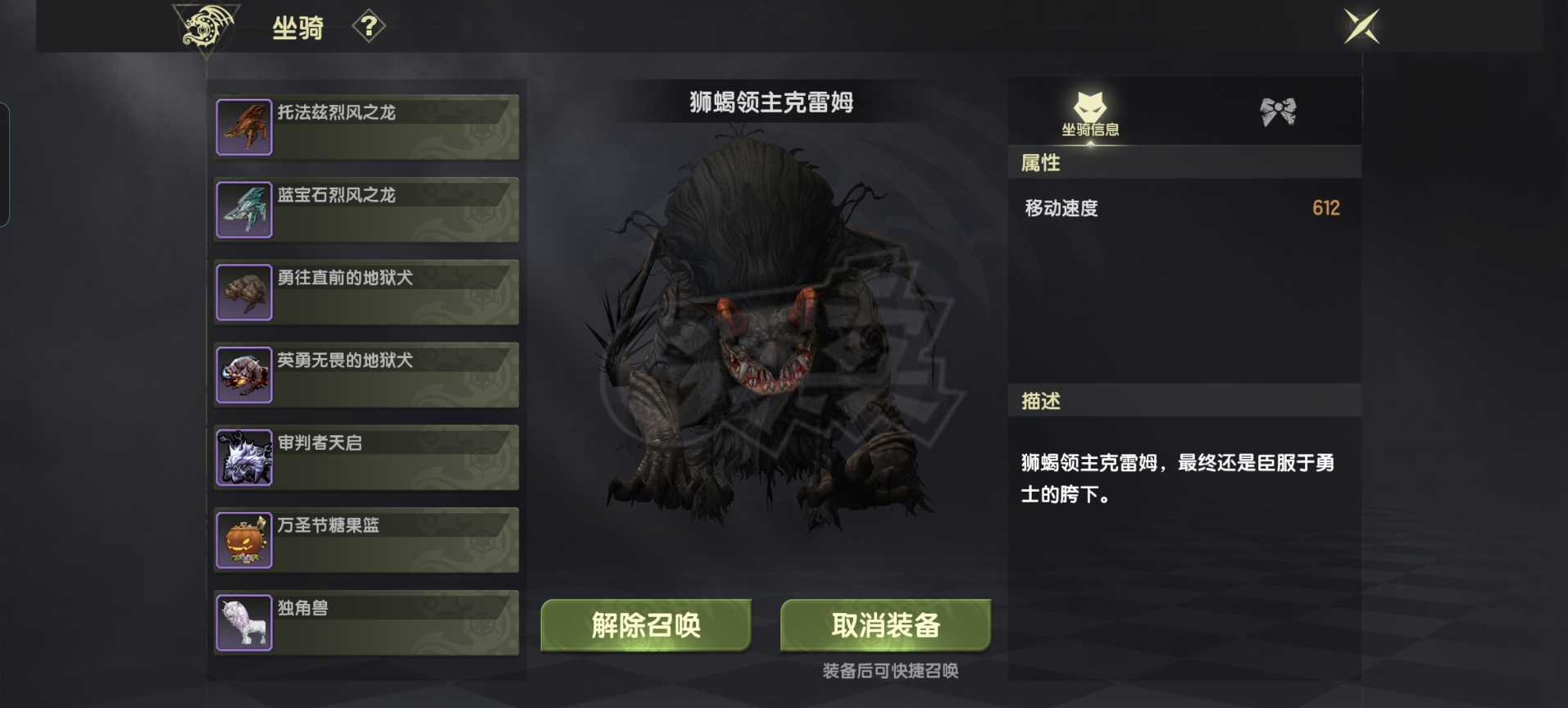
Task: Click the Halloween pumpkin basket thumbnail icon
Action: pos(243,540)
